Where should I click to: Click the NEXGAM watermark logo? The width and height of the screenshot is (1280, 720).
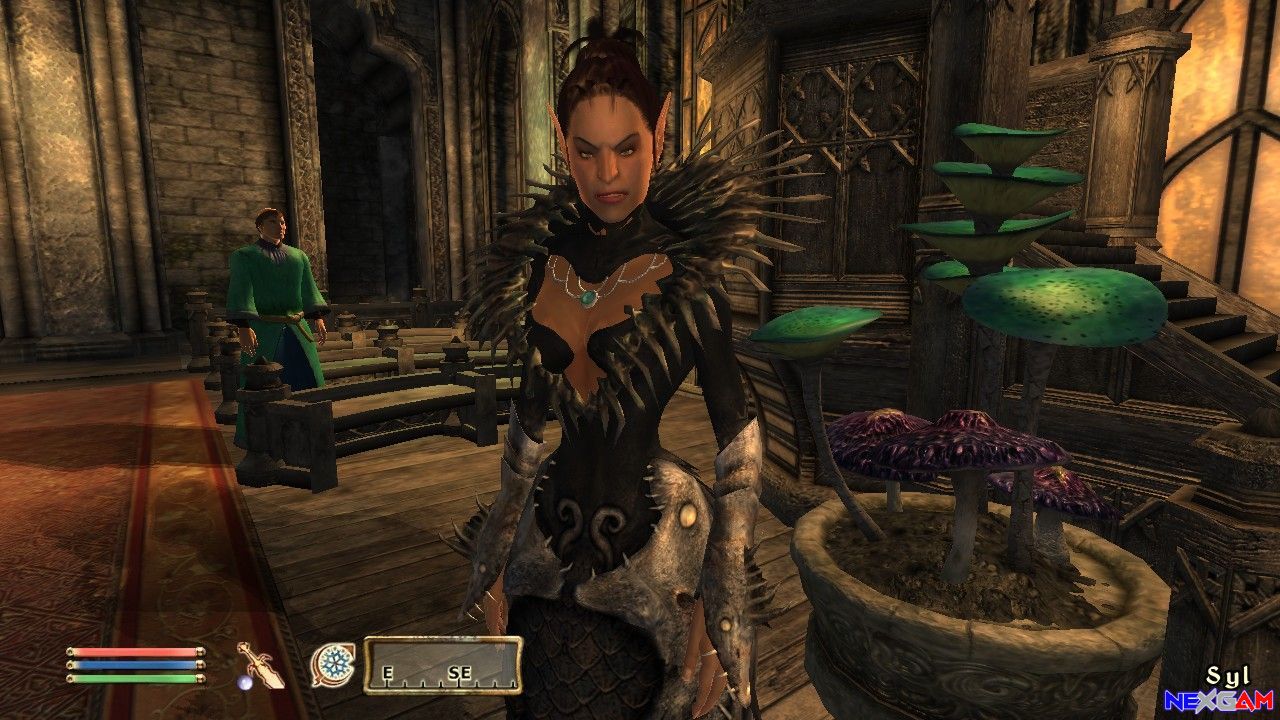click(1218, 702)
